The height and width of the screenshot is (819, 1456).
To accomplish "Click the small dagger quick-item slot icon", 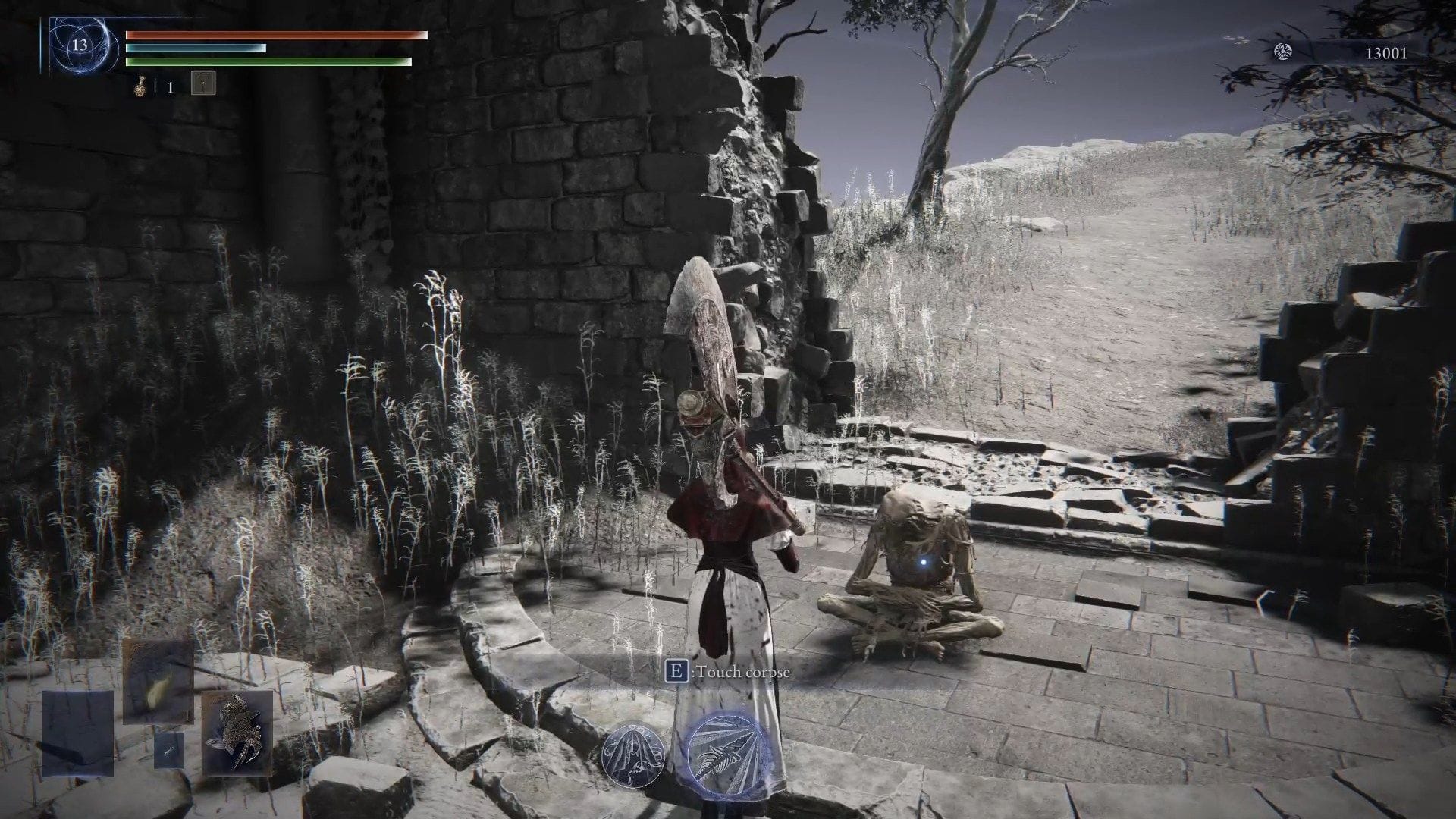I will [169, 751].
